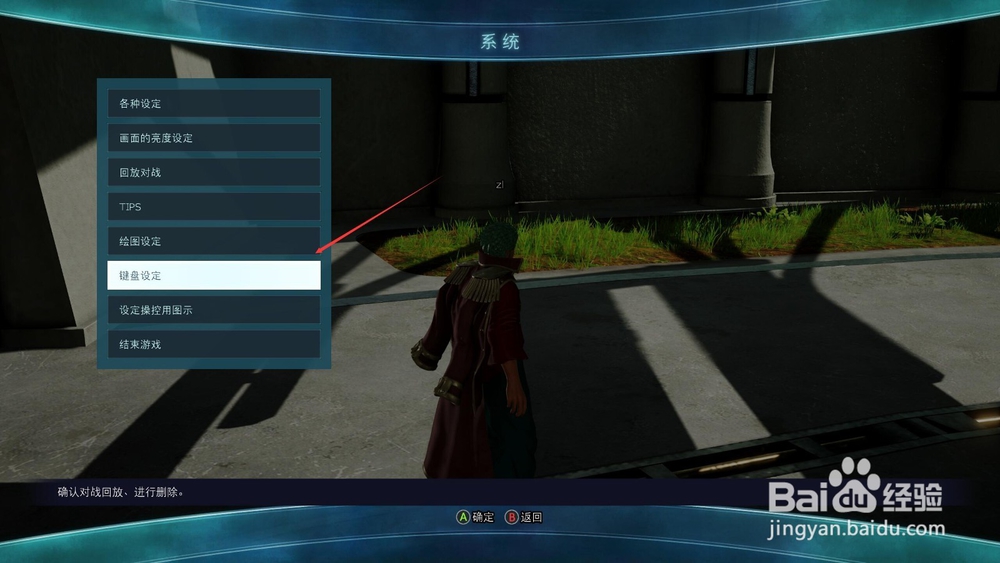Select 画面的亮度设定 brightness option
Image resolution: width=1000 pixels, height=563 pixels.
[x=213, y=138]
